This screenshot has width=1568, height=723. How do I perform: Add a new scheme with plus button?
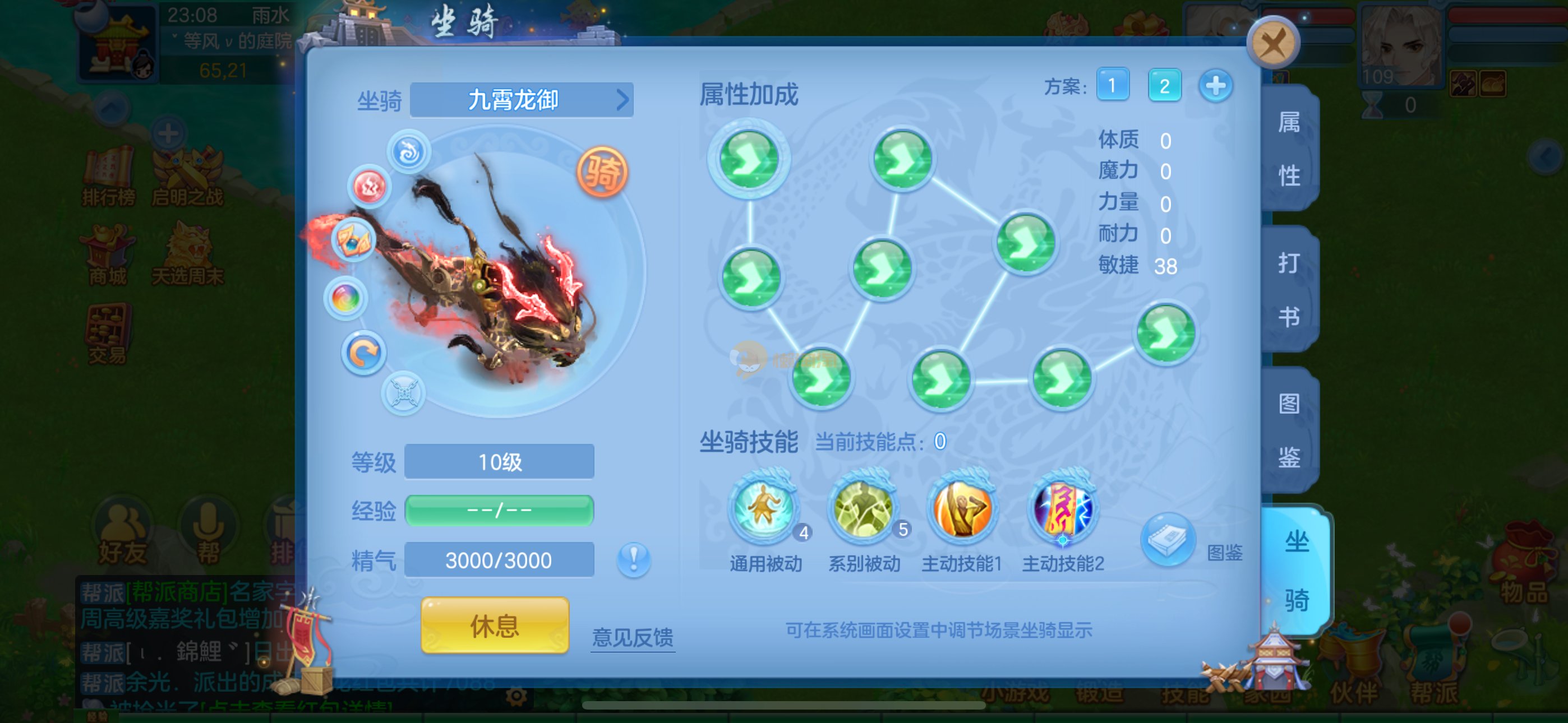point(1216,85)
